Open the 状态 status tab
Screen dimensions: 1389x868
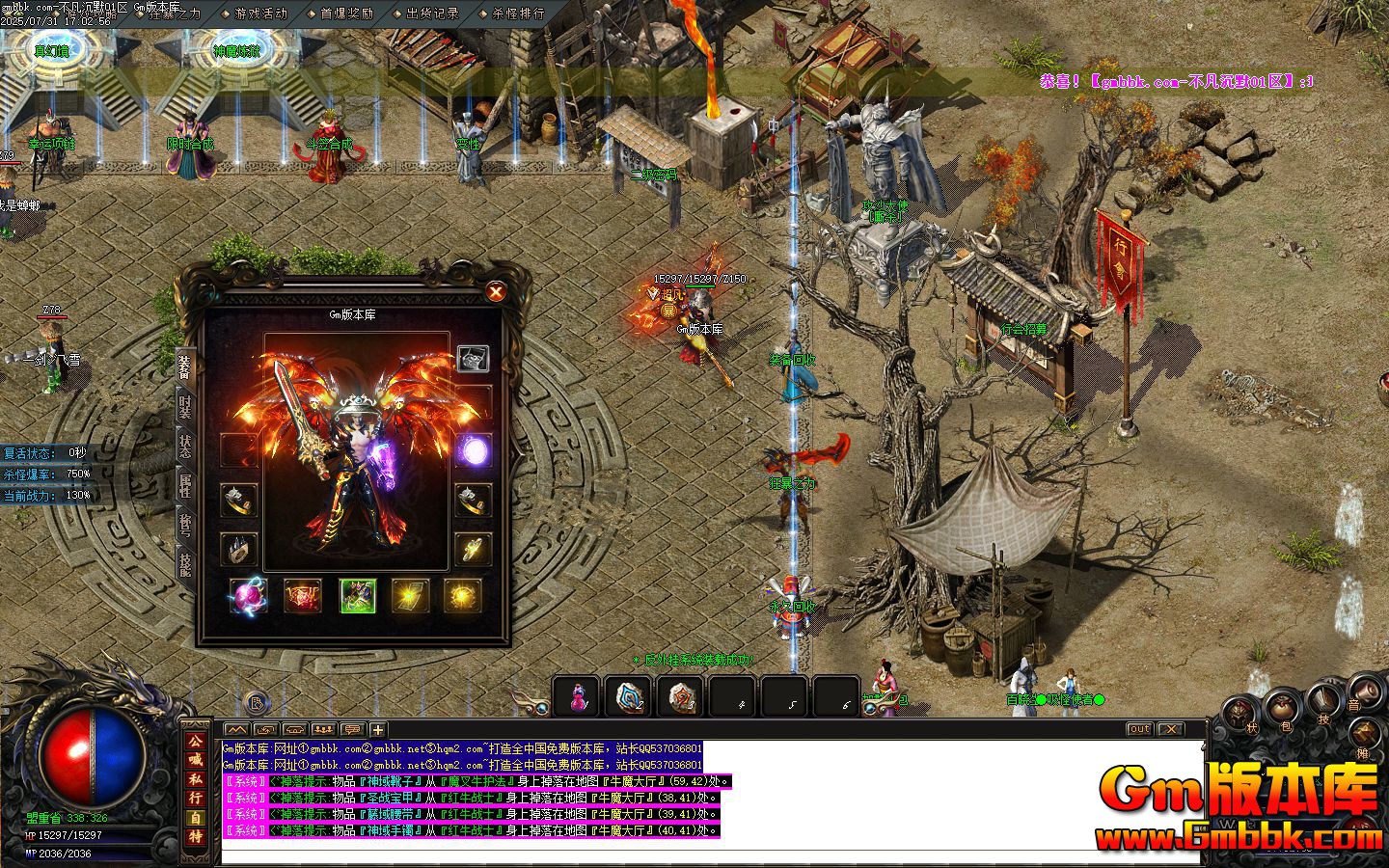pyautogui.click(x=184, y=447)
